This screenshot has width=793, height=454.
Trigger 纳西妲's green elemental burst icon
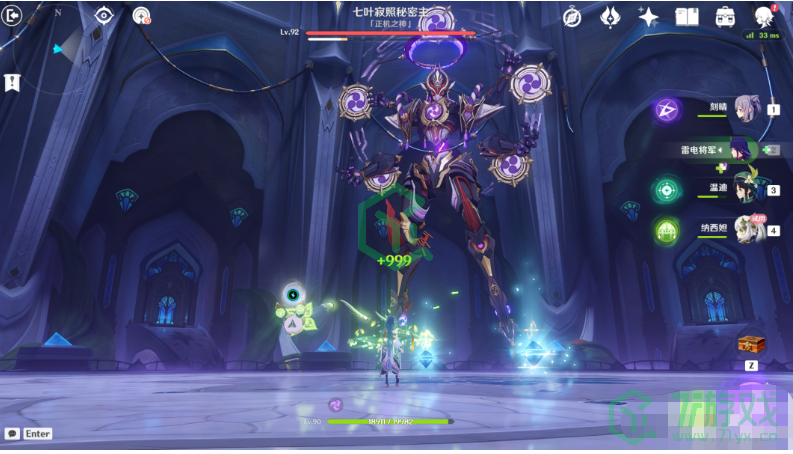666,231
